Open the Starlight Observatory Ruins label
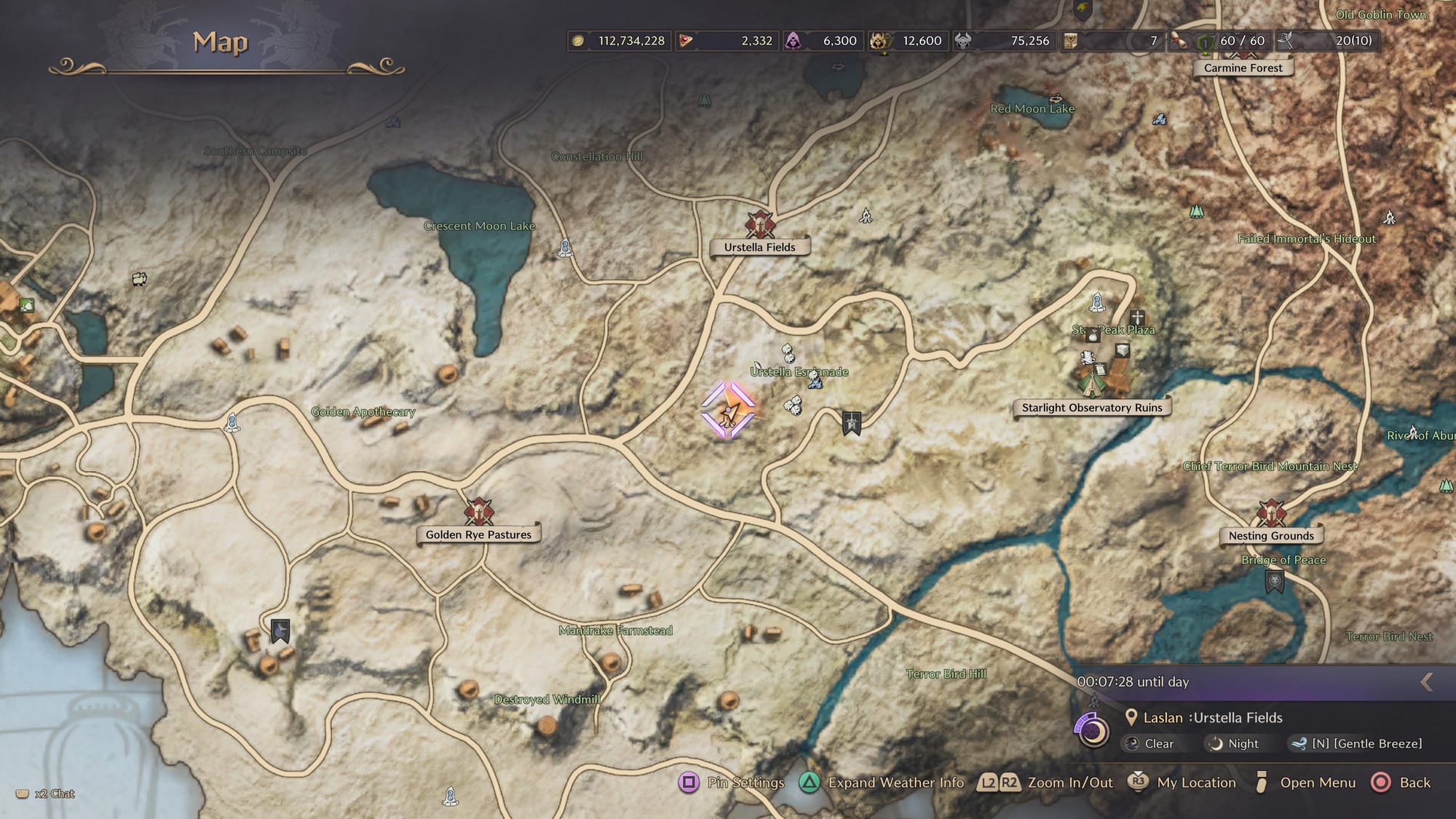 [1091, 408]
